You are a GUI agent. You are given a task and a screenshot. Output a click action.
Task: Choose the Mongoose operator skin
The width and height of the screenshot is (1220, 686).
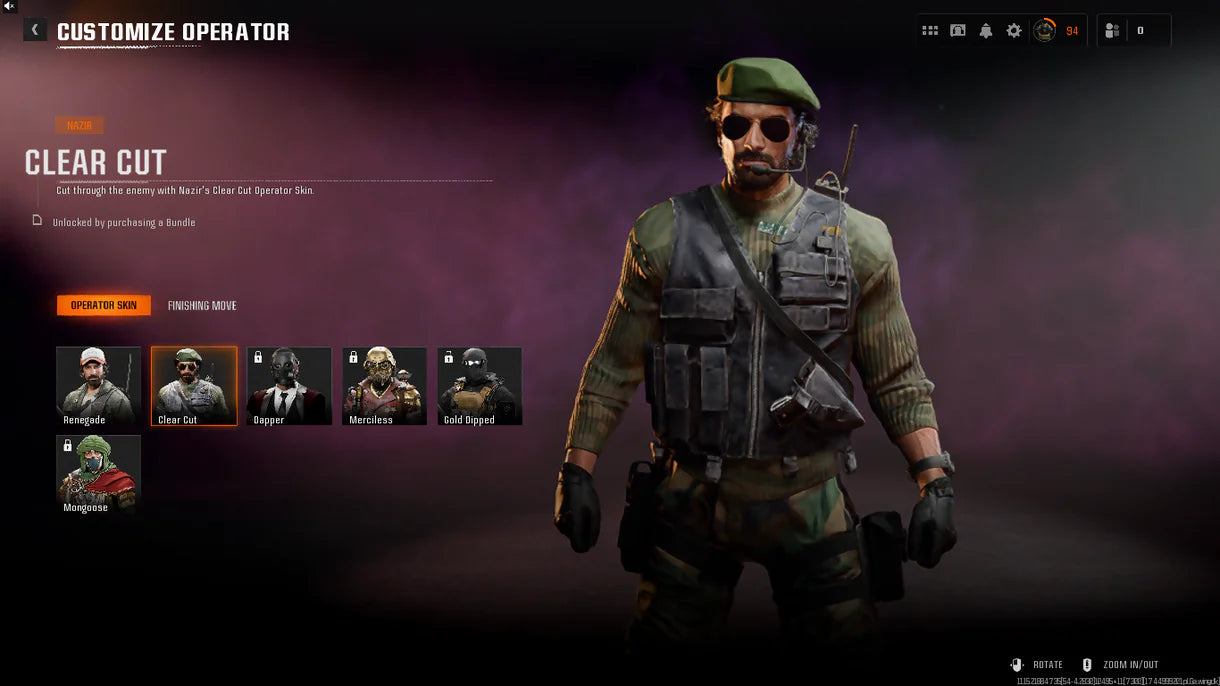tap(98, 474)
